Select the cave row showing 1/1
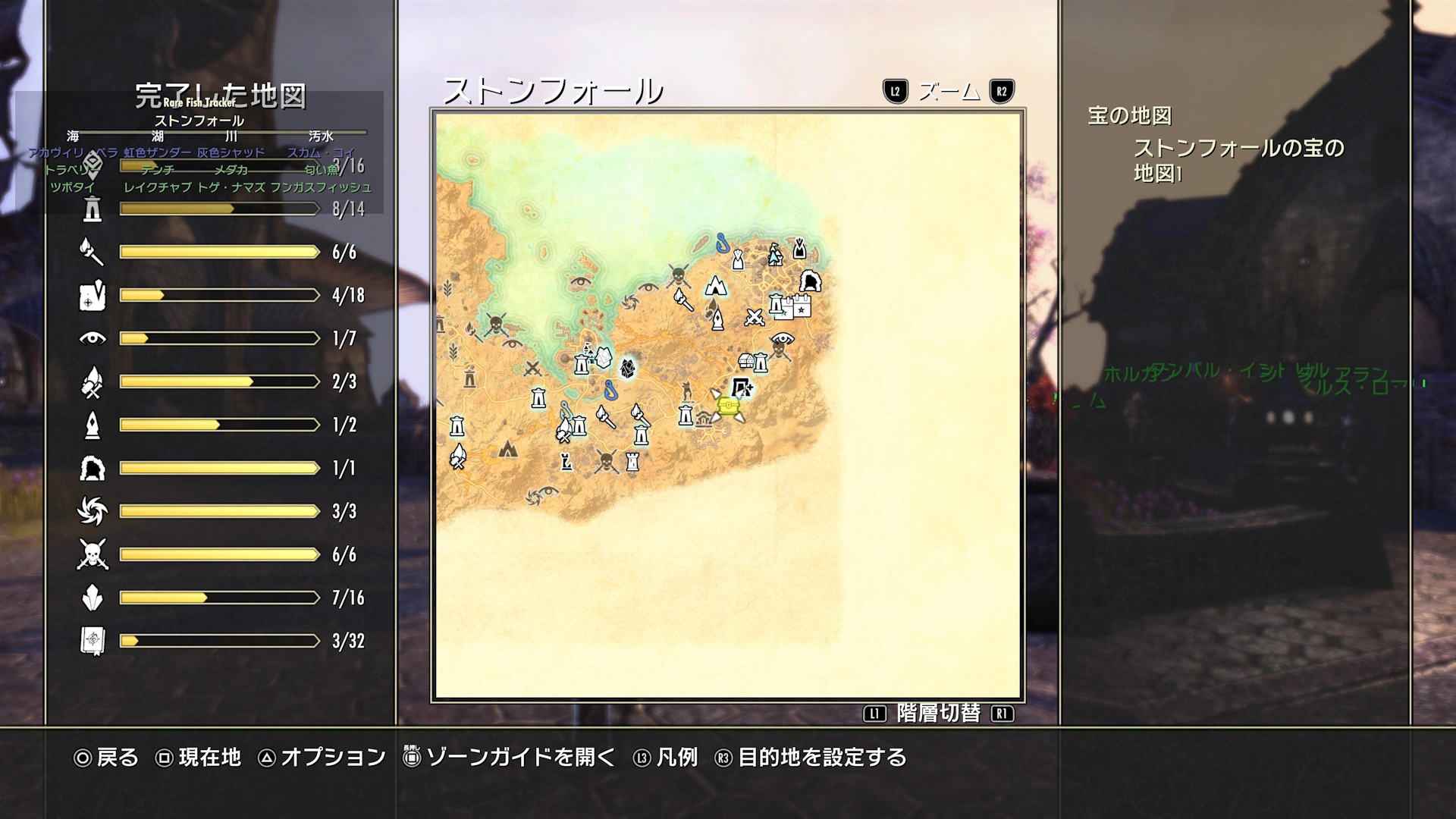 point(220,468)
